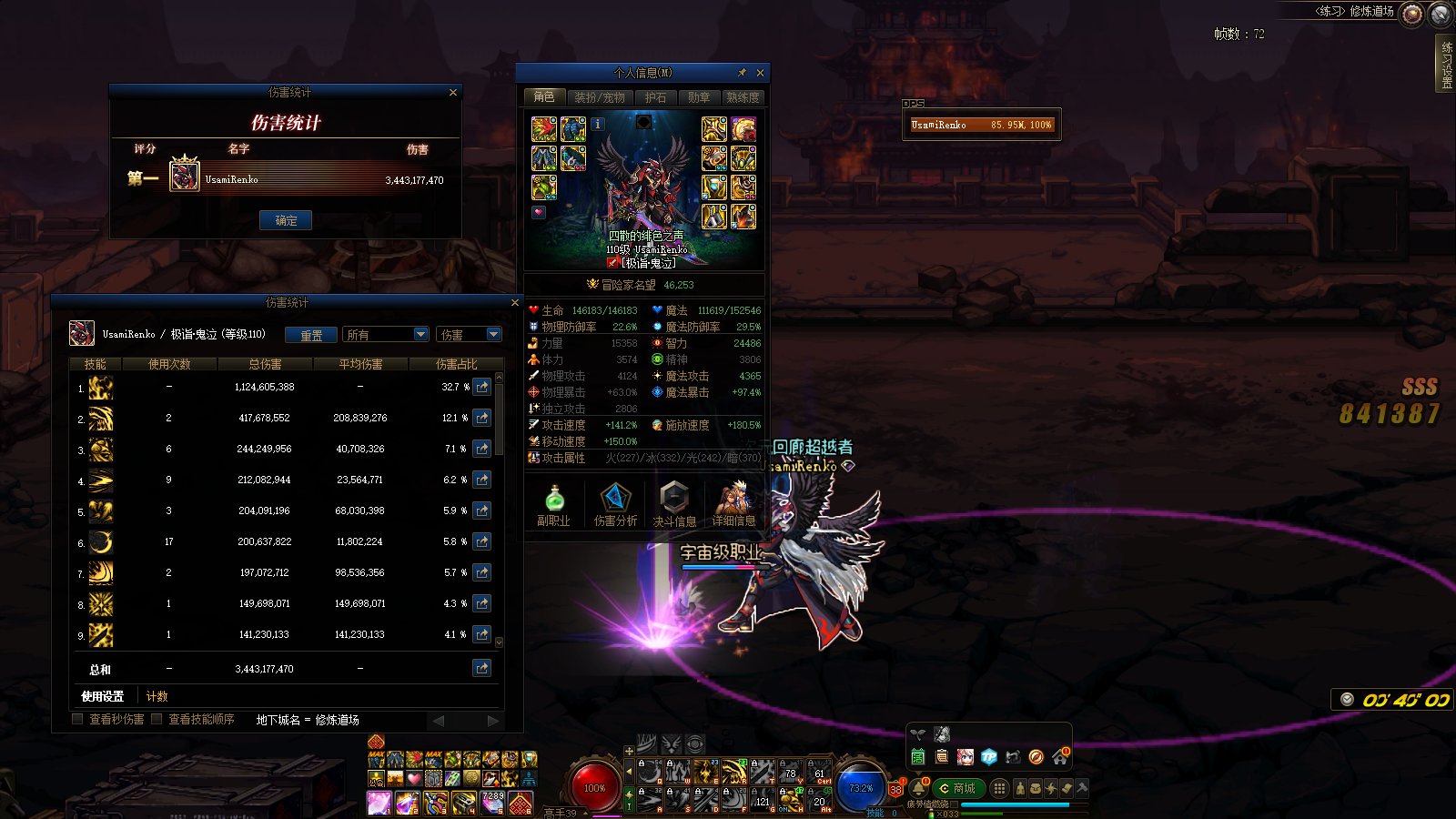View 决斗信息 duel information
This screenshot has height=819, width=1456.
(x=674, y=505)
